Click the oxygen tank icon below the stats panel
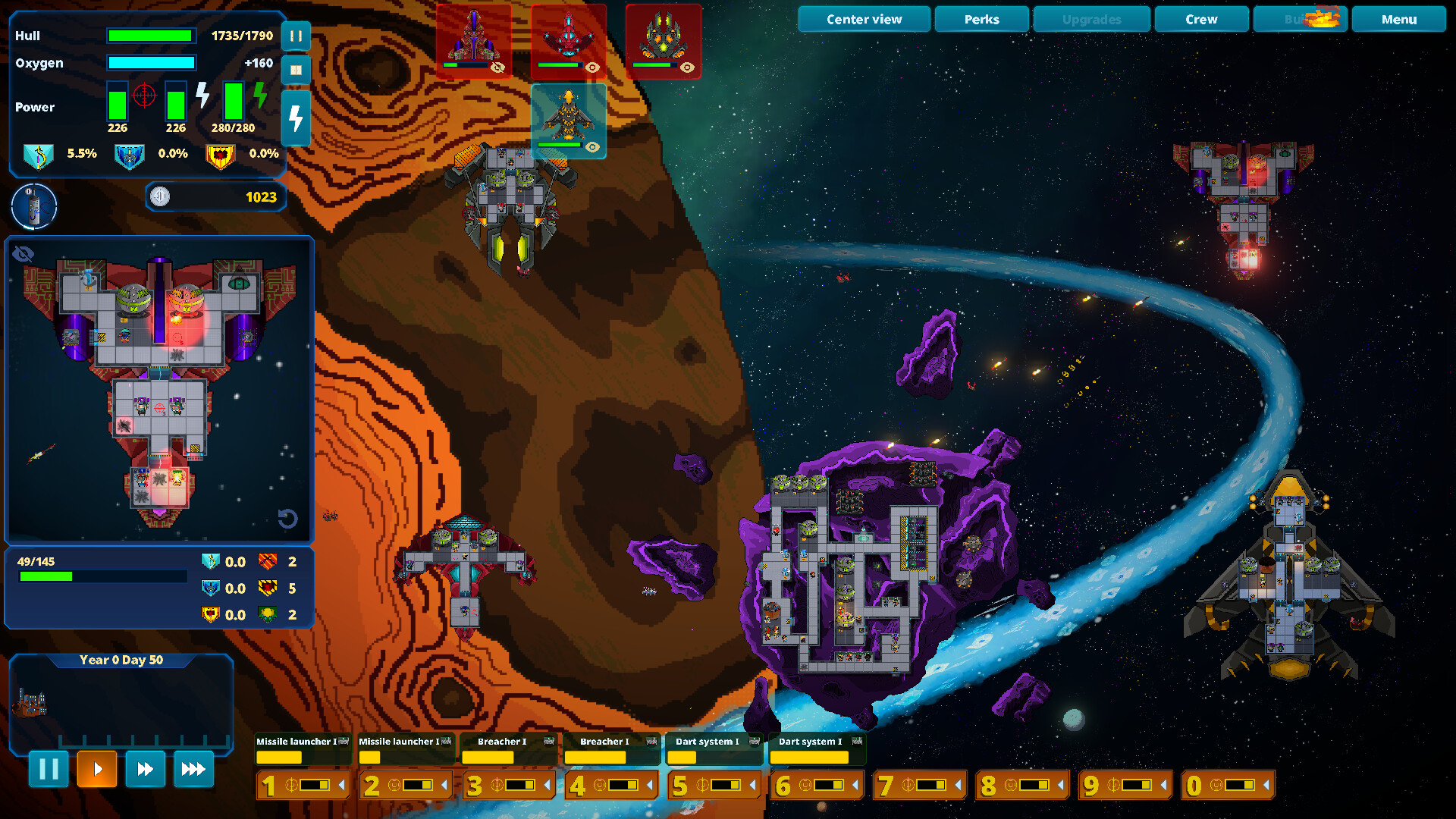 [x=33, y=206]
